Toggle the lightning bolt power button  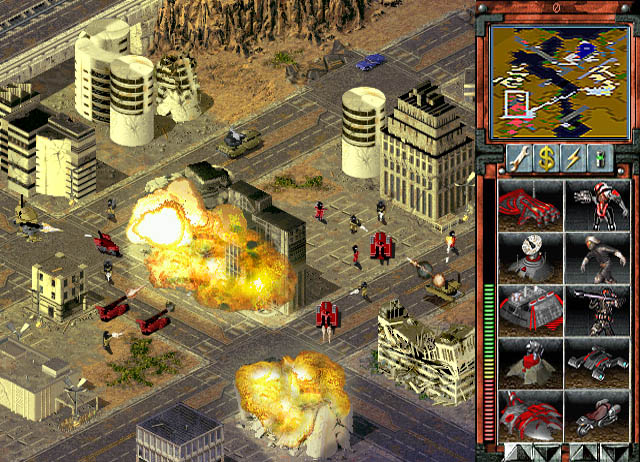[x=572, y=156]
